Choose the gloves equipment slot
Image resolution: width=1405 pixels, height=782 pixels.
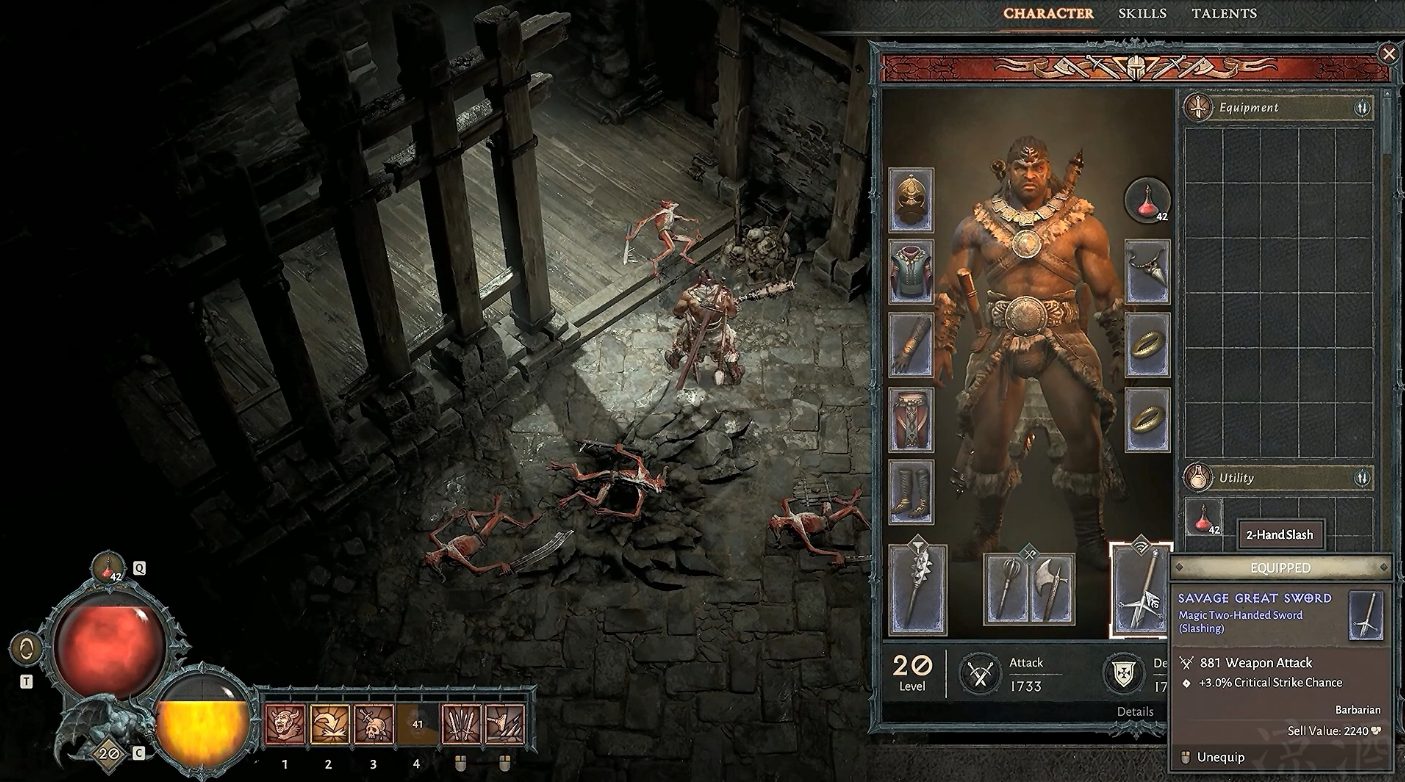pos(911,345)
